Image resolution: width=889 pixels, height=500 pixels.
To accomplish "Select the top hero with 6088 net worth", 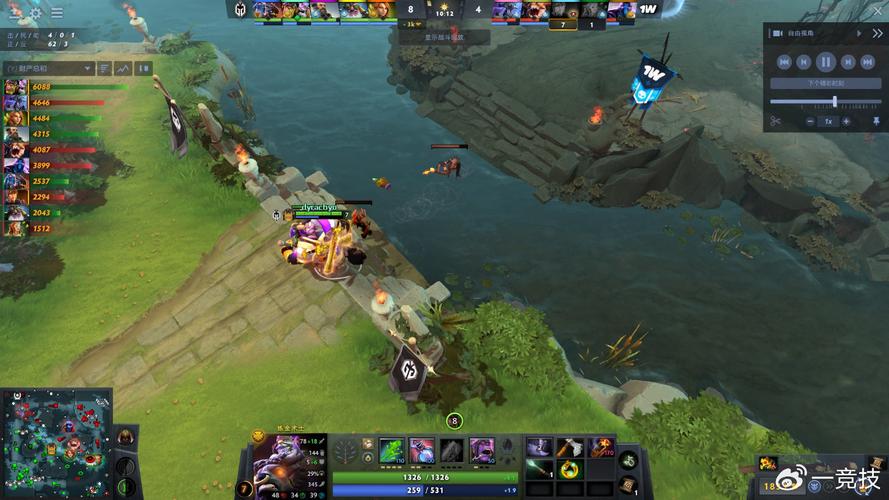I will [16, 88].
